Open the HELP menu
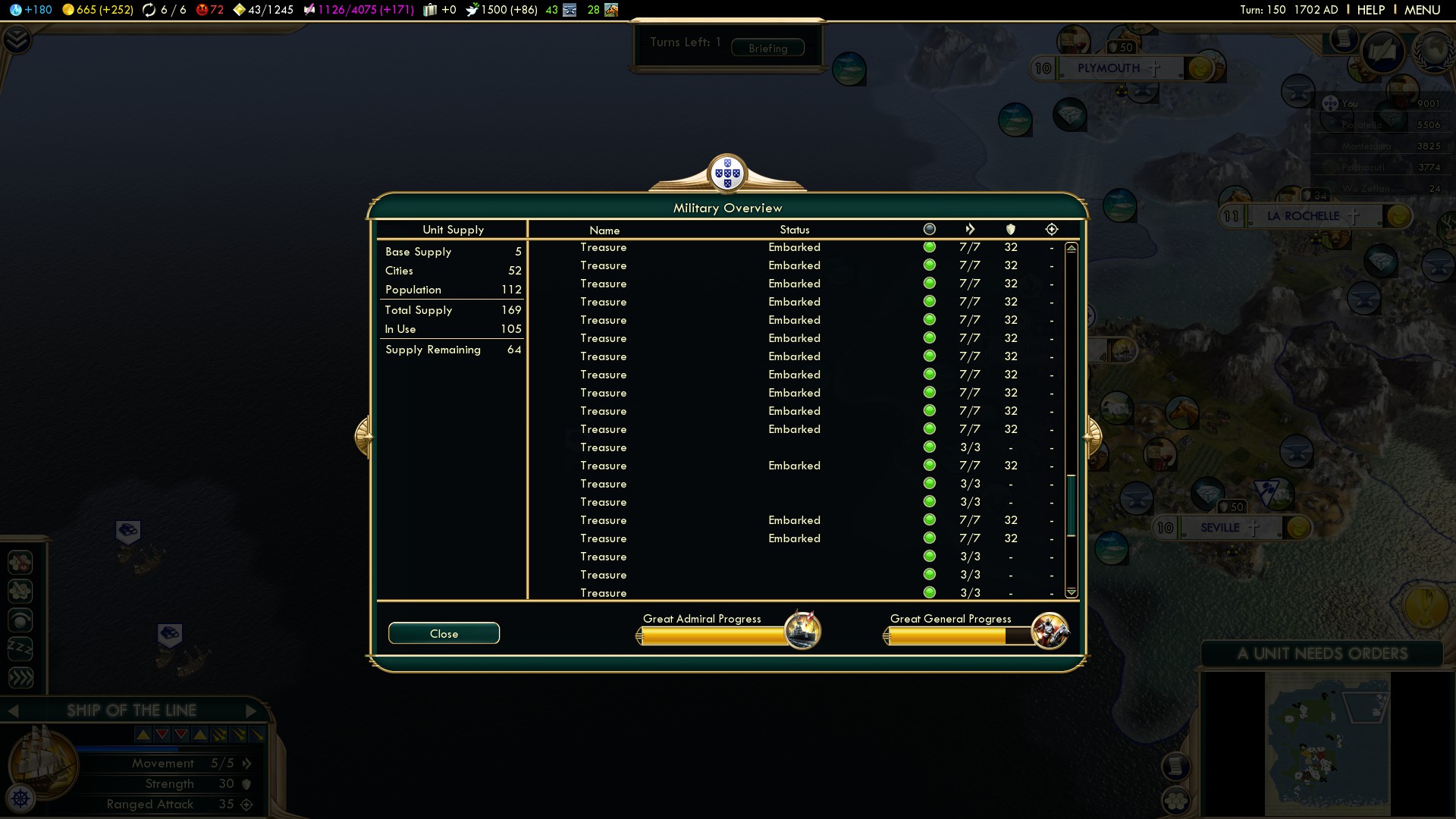Image resolution: width=1456 pixels, height=819 pixels. [1370, 10]
